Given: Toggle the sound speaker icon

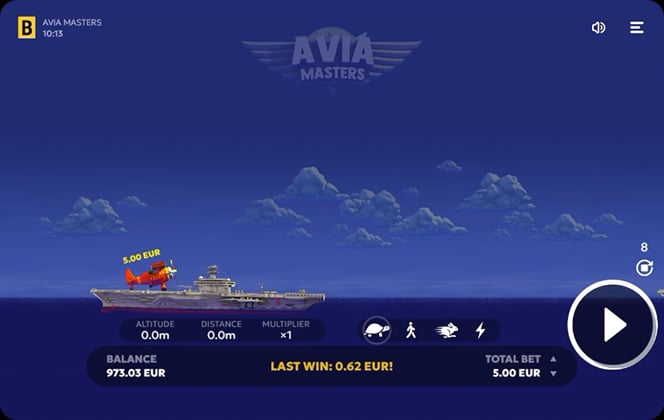Looking at the screenshot, I should click(598, 28).
